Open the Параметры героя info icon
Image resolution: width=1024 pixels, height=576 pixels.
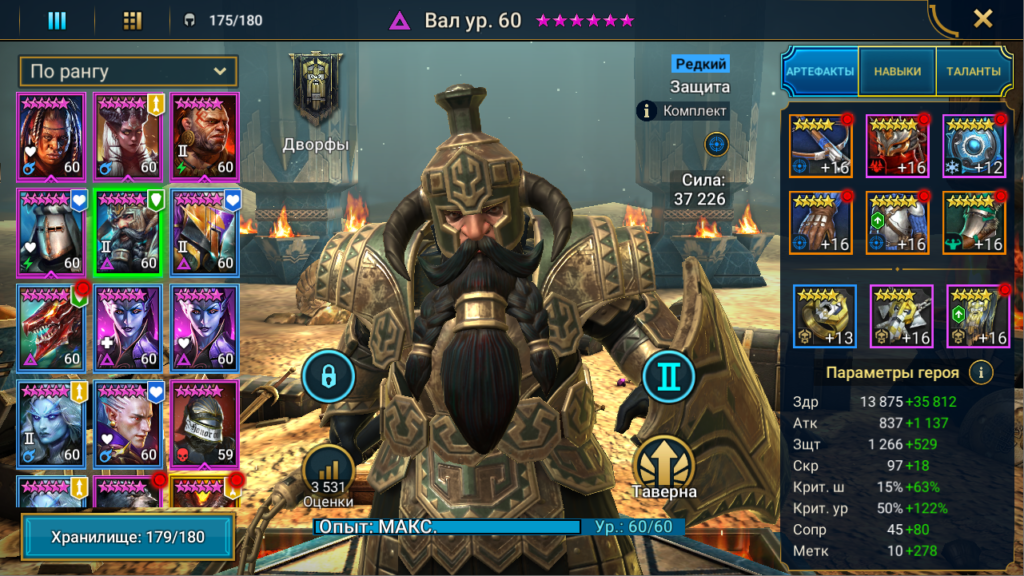point(982,373)
